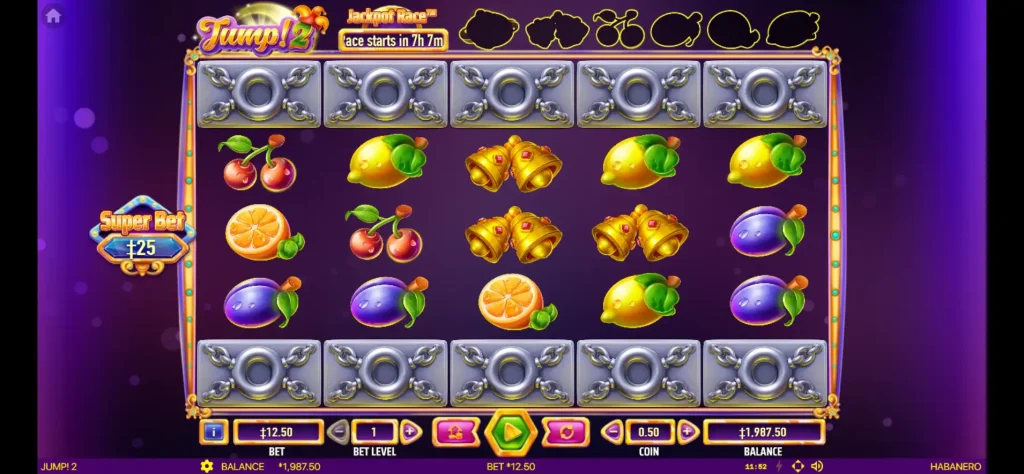Screen dimensions: 1024x474
Task: Lower the coin value
Action: tap(613, 432)
